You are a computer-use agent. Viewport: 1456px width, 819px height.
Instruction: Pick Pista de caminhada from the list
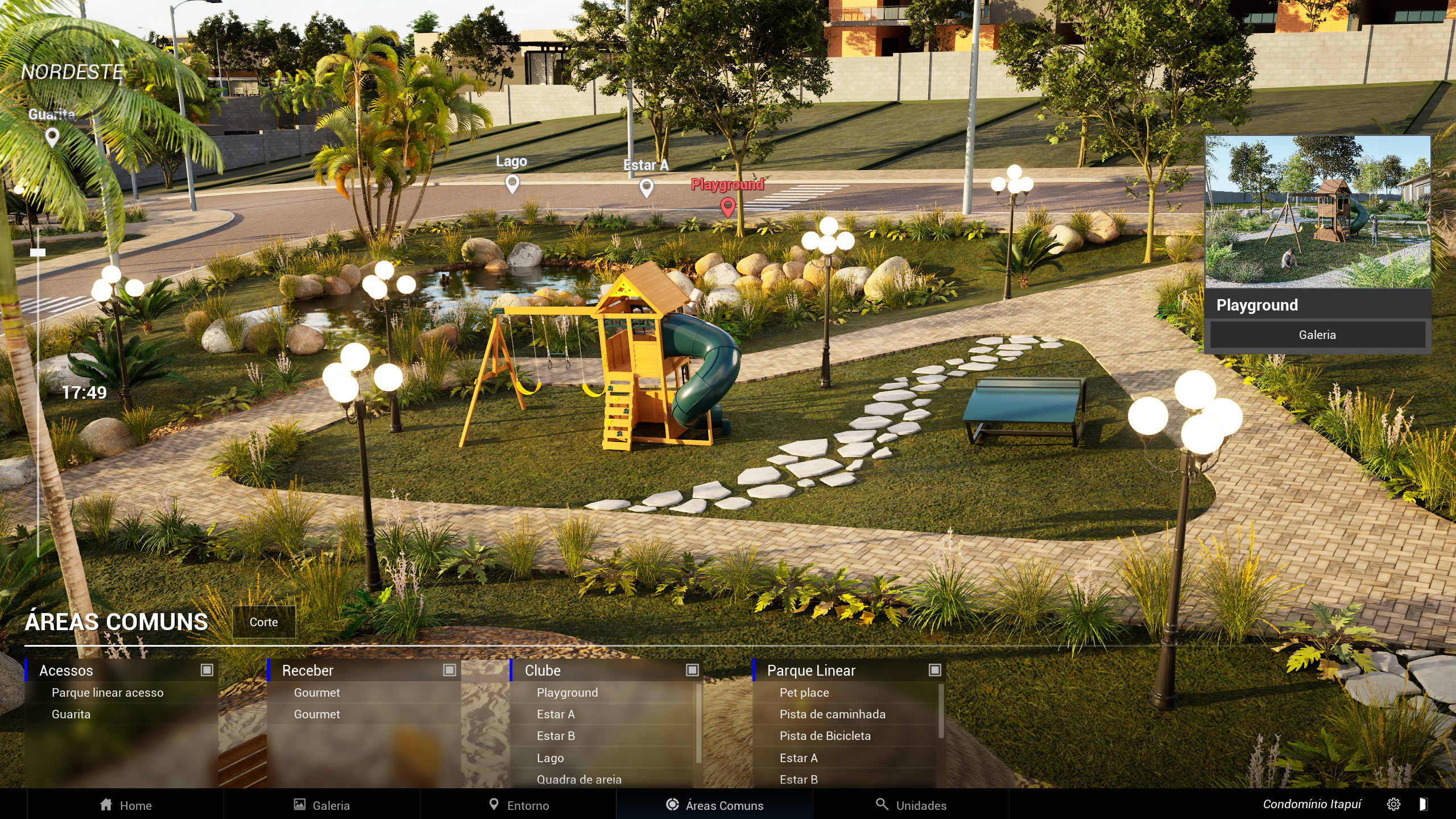pos(832,714)
